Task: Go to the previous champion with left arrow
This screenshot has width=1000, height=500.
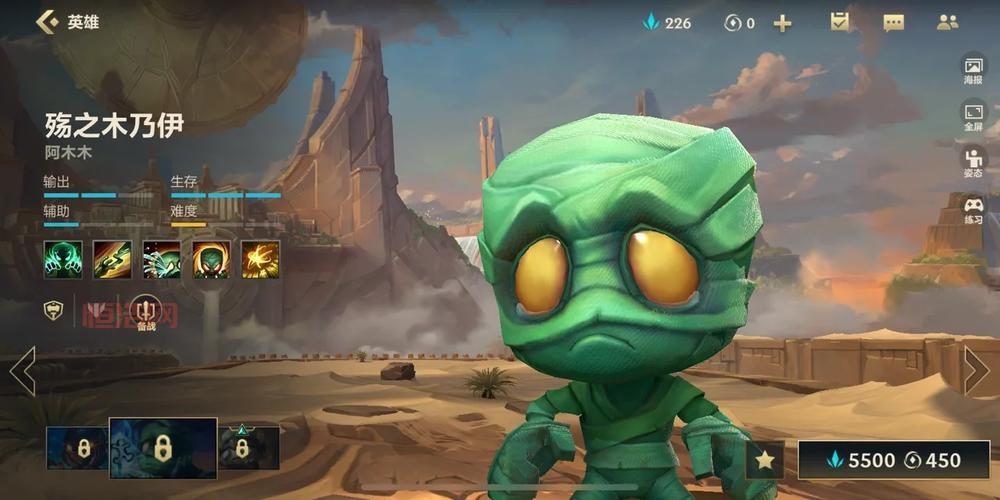Action: (22, 371)
